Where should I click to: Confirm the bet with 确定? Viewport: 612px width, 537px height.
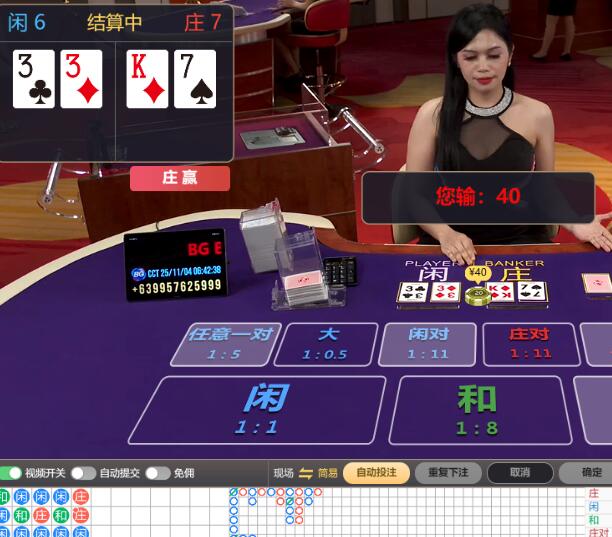coord(591,473)
